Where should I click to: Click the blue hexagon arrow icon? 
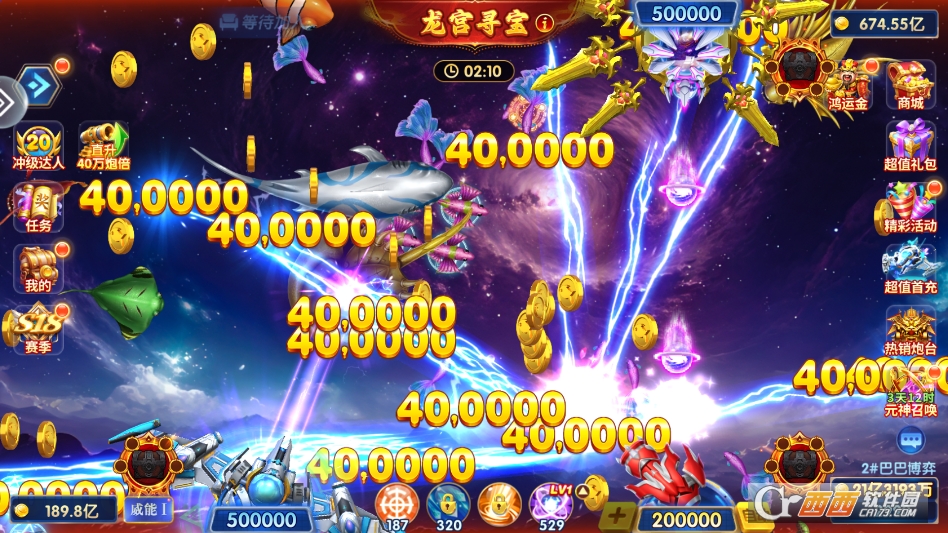tap(38, 85)
